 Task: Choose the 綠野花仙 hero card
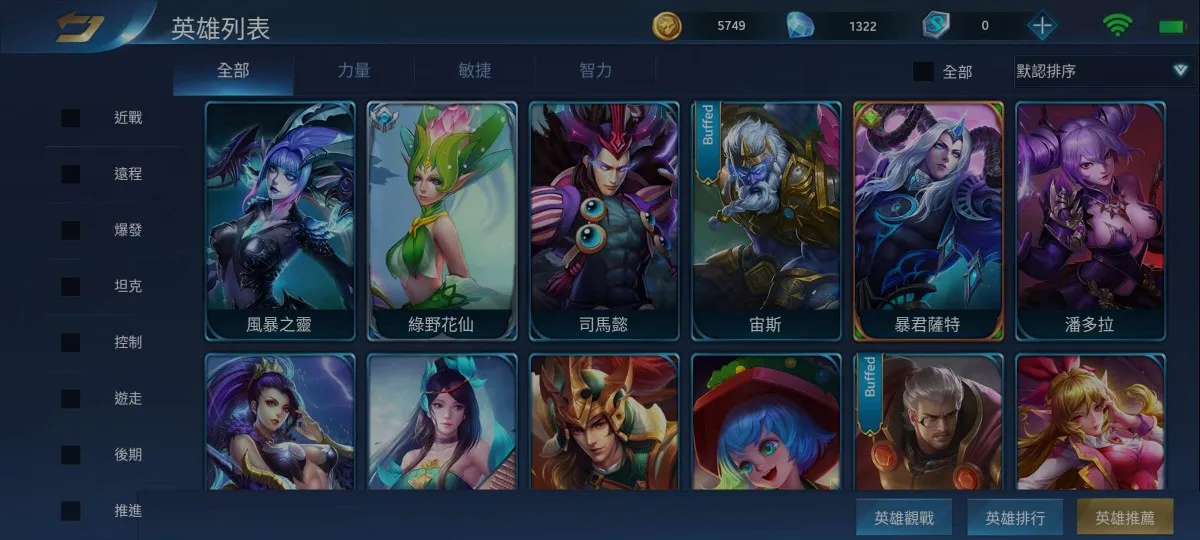pos(442,220)
